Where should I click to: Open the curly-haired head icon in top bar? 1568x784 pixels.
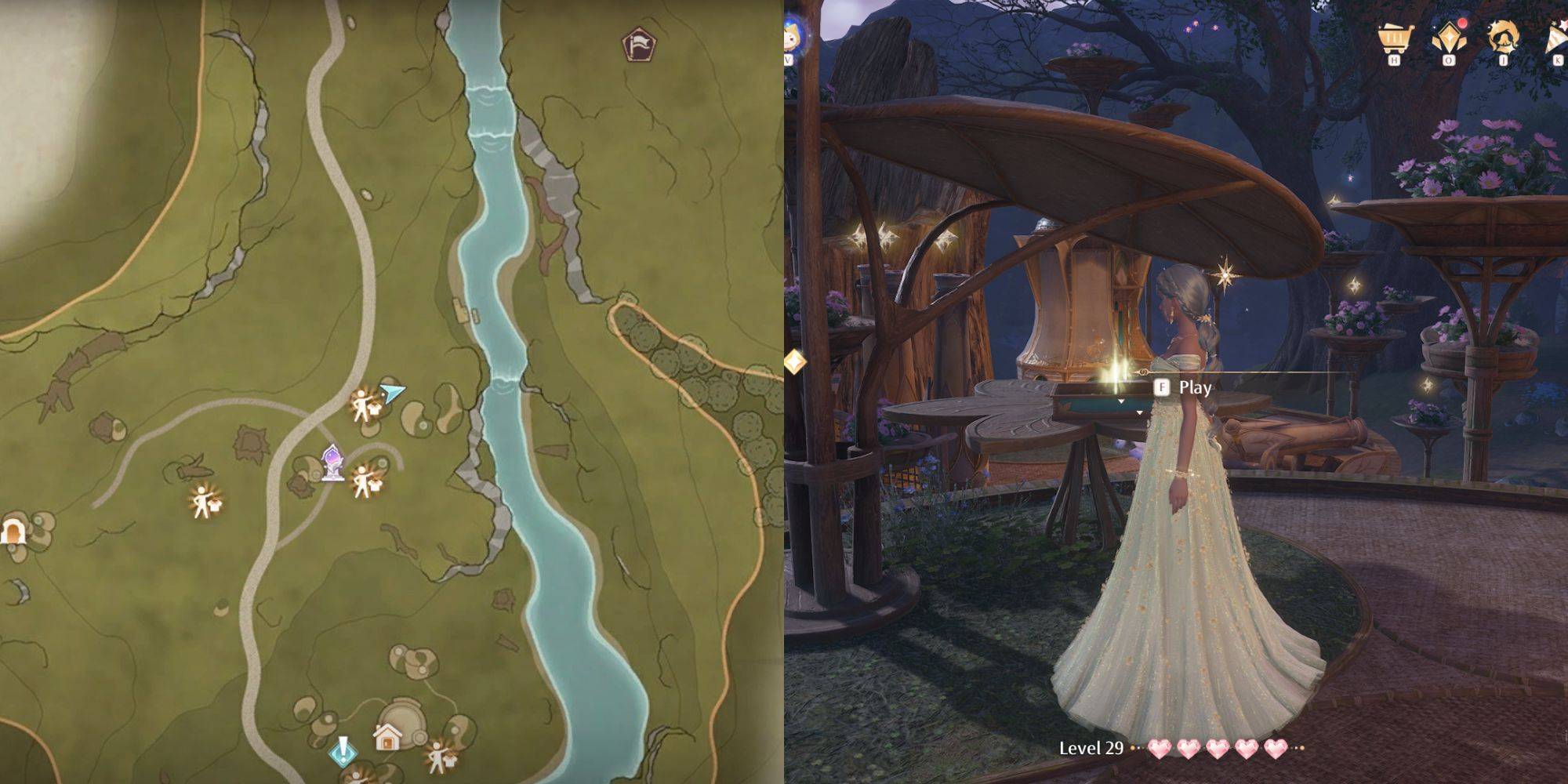tap(1504, 38)
